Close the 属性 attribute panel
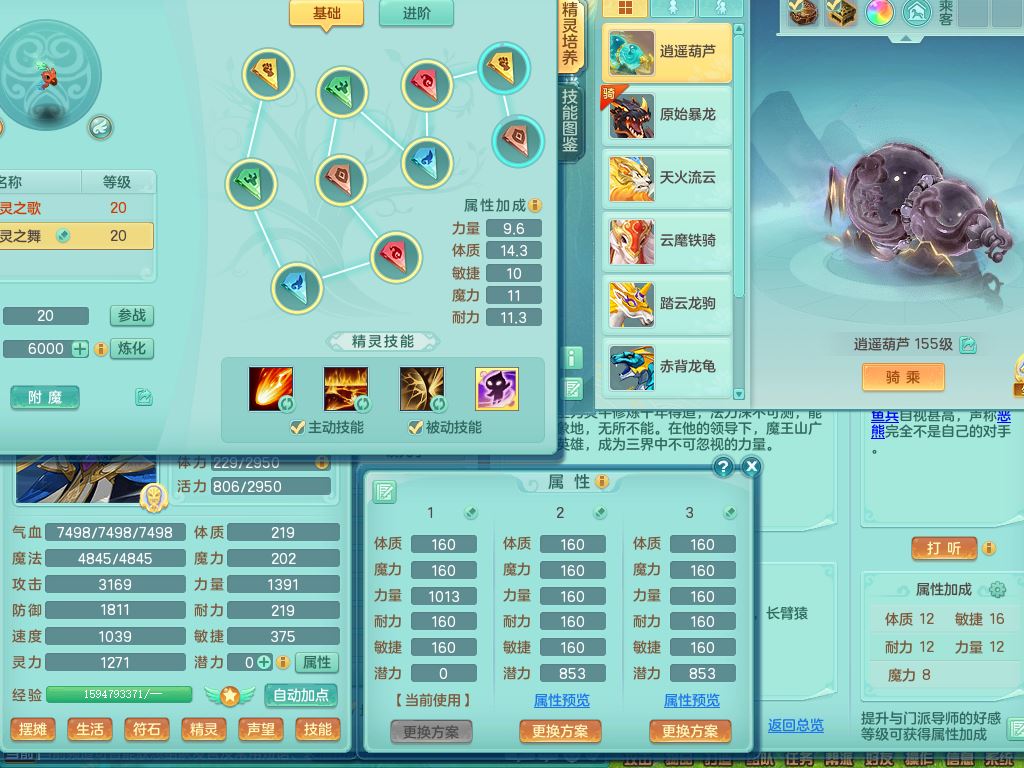 (752, 467)
